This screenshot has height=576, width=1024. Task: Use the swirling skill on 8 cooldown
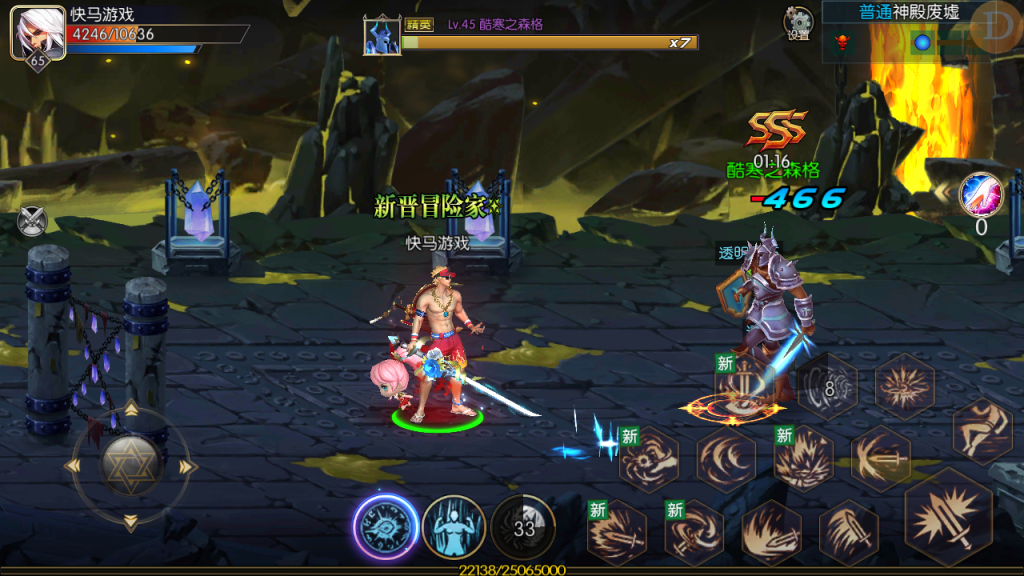click(x=828, y=386)
